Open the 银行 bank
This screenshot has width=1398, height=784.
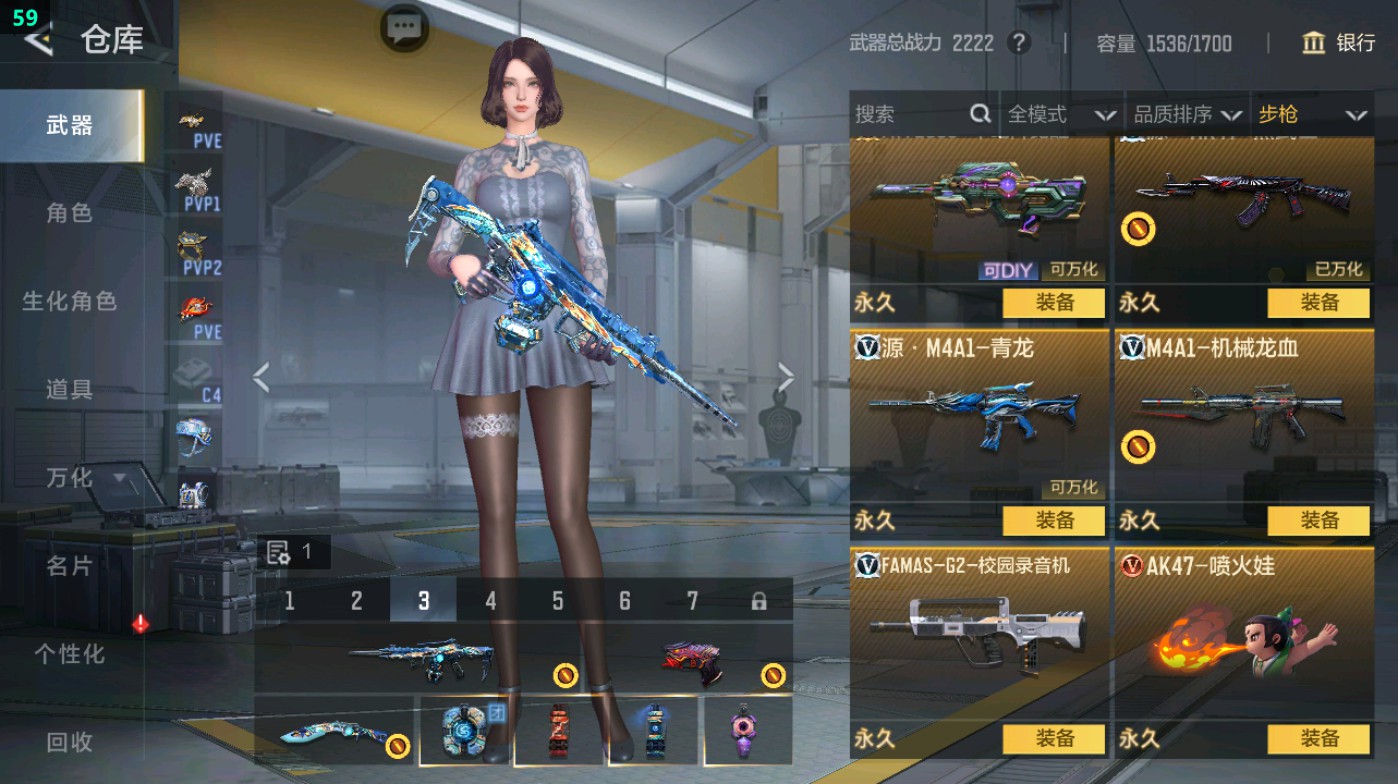(x=1339, y=43)
